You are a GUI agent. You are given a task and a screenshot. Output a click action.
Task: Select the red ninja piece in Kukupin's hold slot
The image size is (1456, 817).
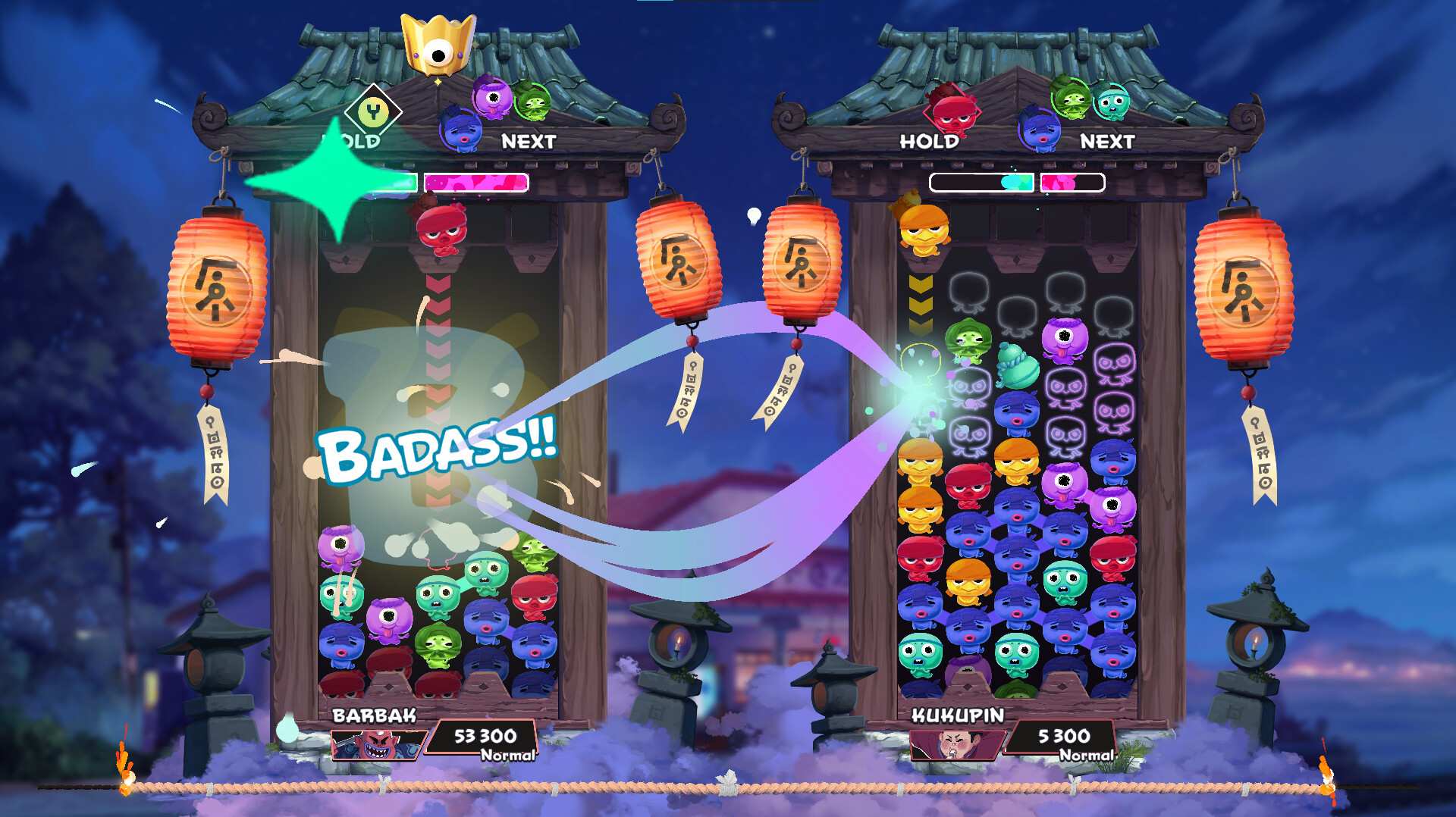[x=950, y=111]
